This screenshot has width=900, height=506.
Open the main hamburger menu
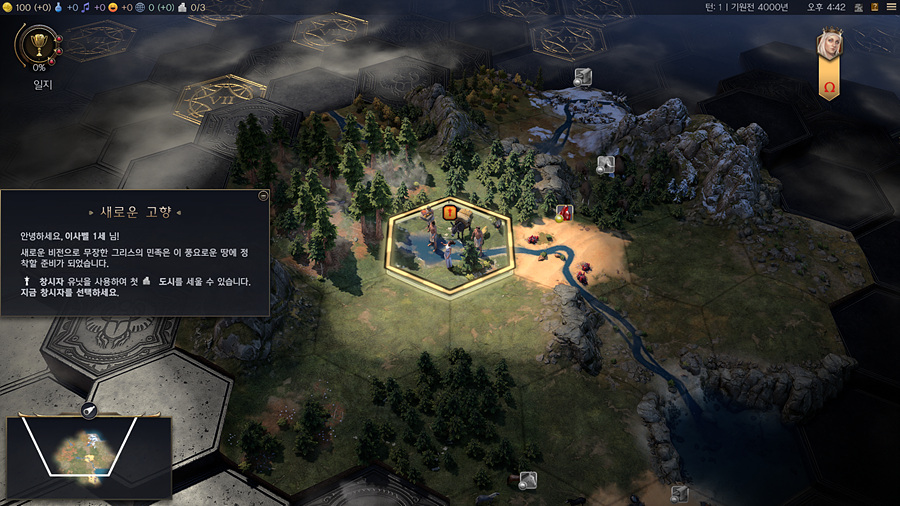(891, 7)
